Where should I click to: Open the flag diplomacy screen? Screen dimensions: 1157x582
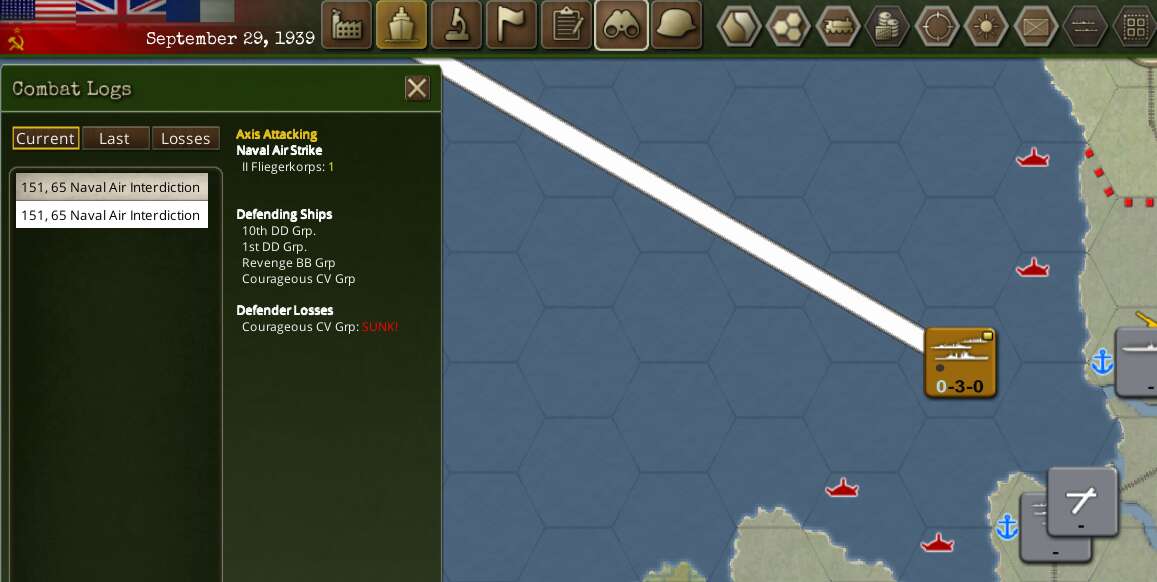pyautogui.click(x=511, y=25)
